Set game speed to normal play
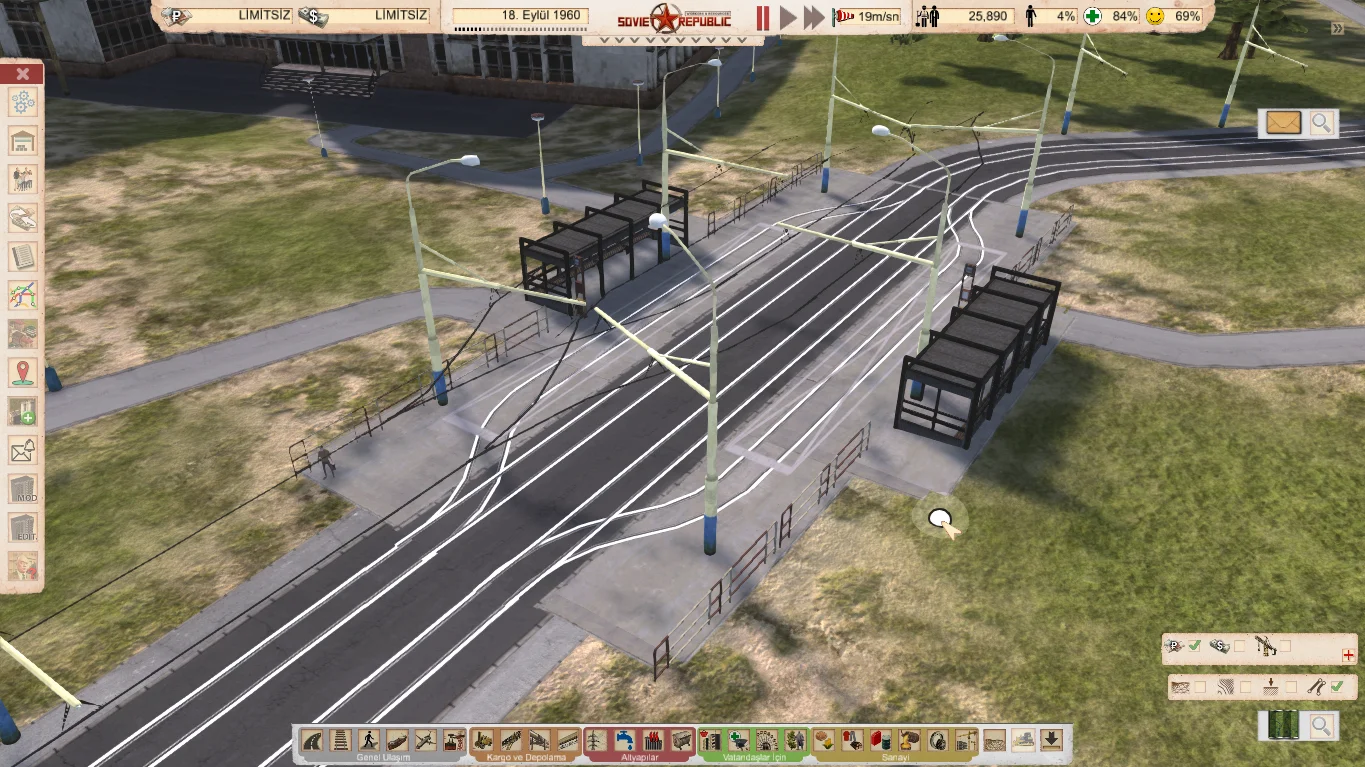 [x=788, y=17]
